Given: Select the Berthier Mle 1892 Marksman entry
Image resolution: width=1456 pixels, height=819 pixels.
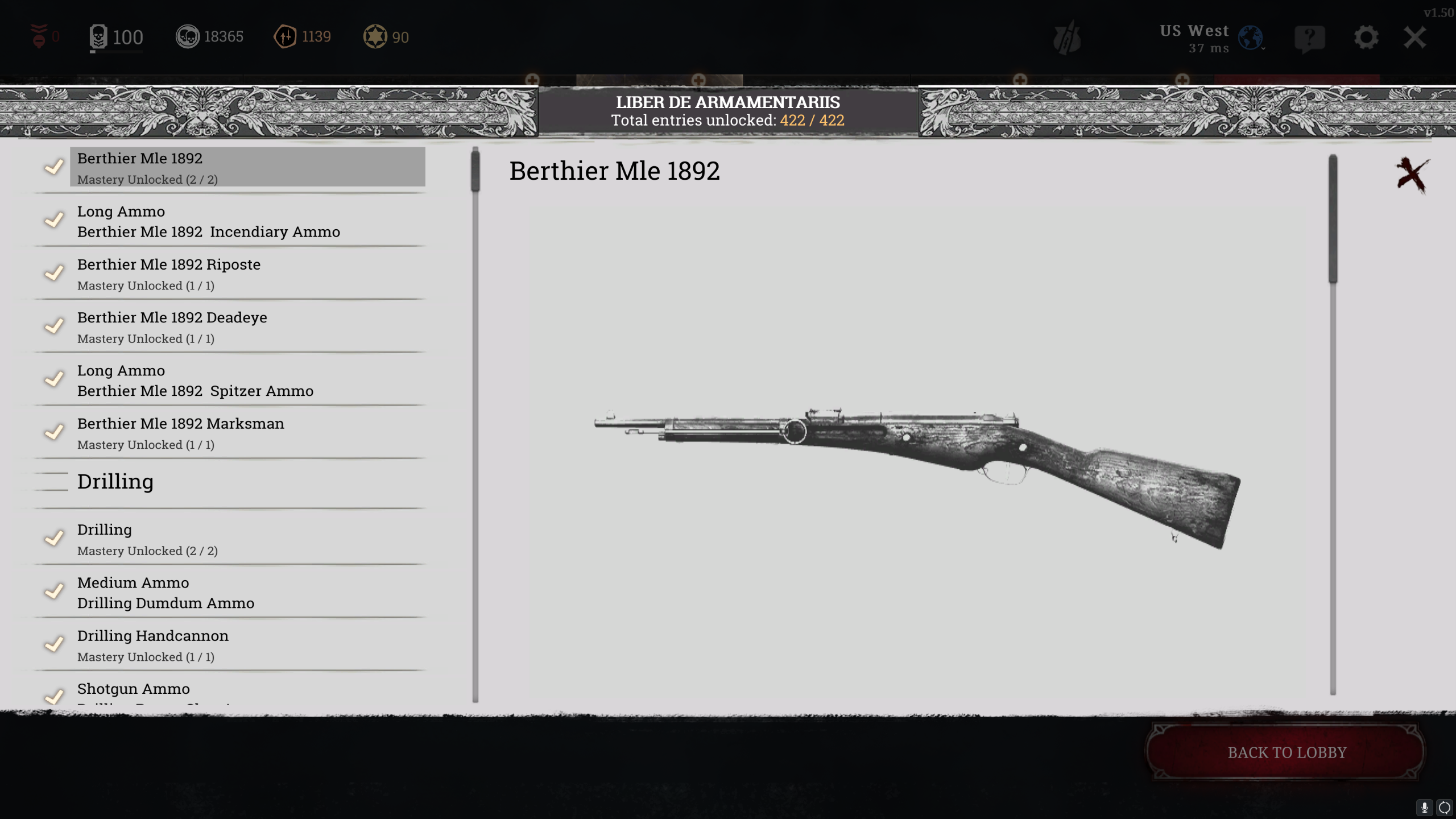Looking at the screenshot, I should pyautogui.click(x=227, y=432).
